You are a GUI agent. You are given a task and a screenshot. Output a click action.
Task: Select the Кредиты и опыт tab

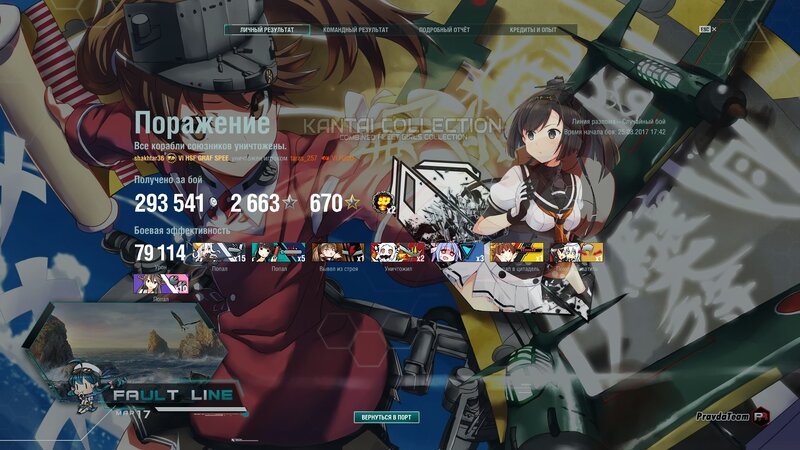[x=533, y=30]
